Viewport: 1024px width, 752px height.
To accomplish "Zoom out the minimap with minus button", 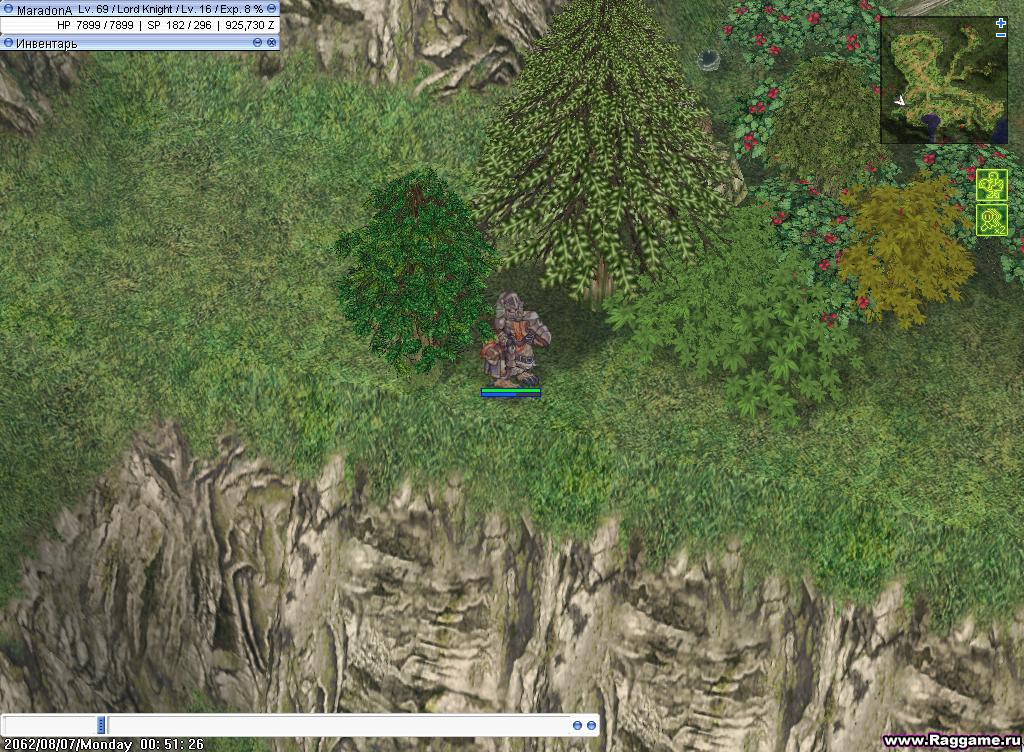I will (x=1001, y=35).
